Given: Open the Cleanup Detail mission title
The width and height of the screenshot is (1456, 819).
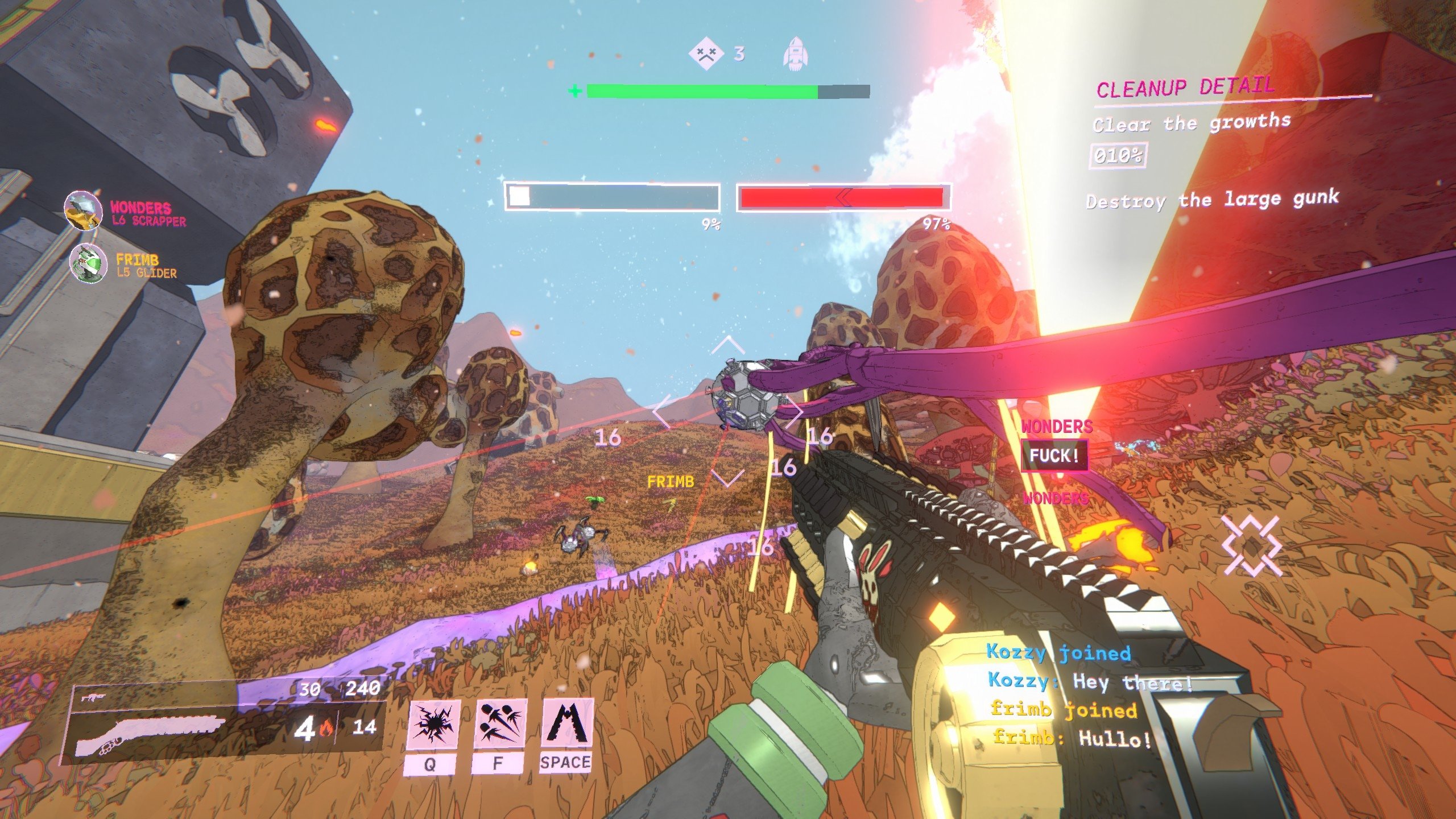Looking at the screenshot, I should (1185, 88).
